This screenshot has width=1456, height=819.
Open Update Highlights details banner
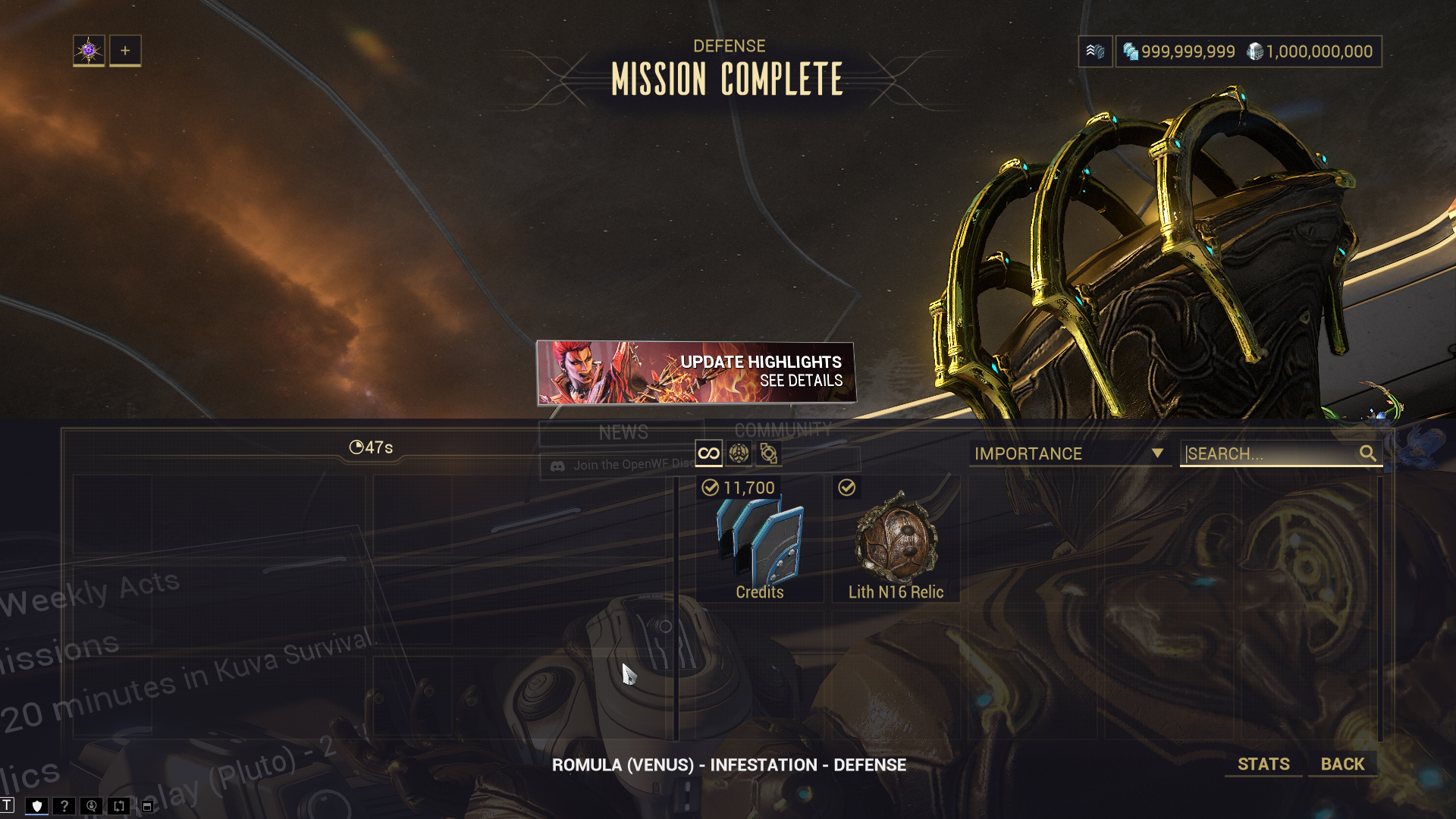696,372
